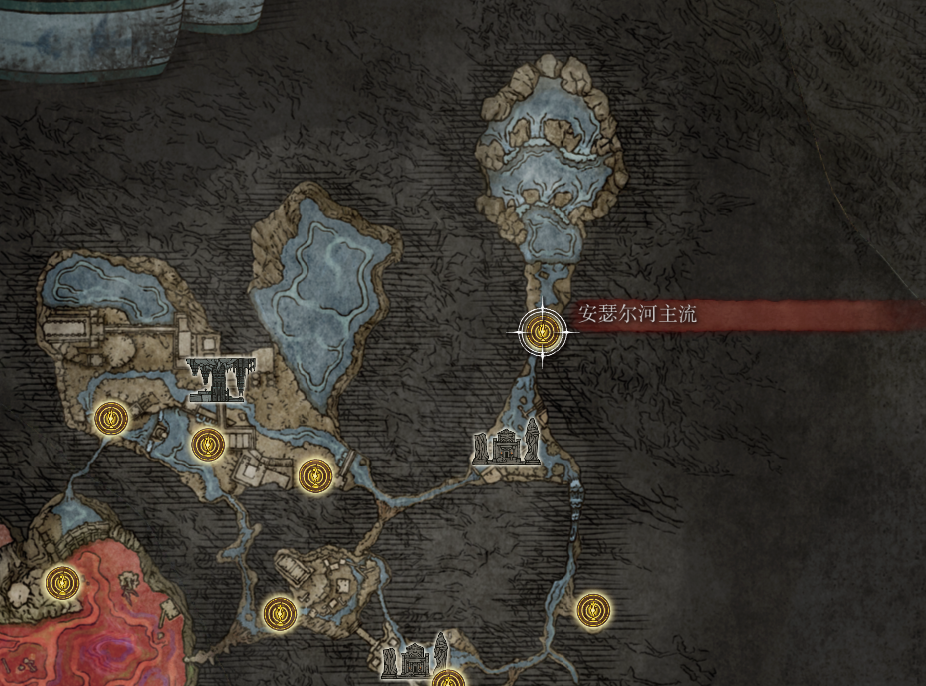Click the 安瑟尔河主流 red name label
The image size is (926, 686).
click(x=637, y=316)
